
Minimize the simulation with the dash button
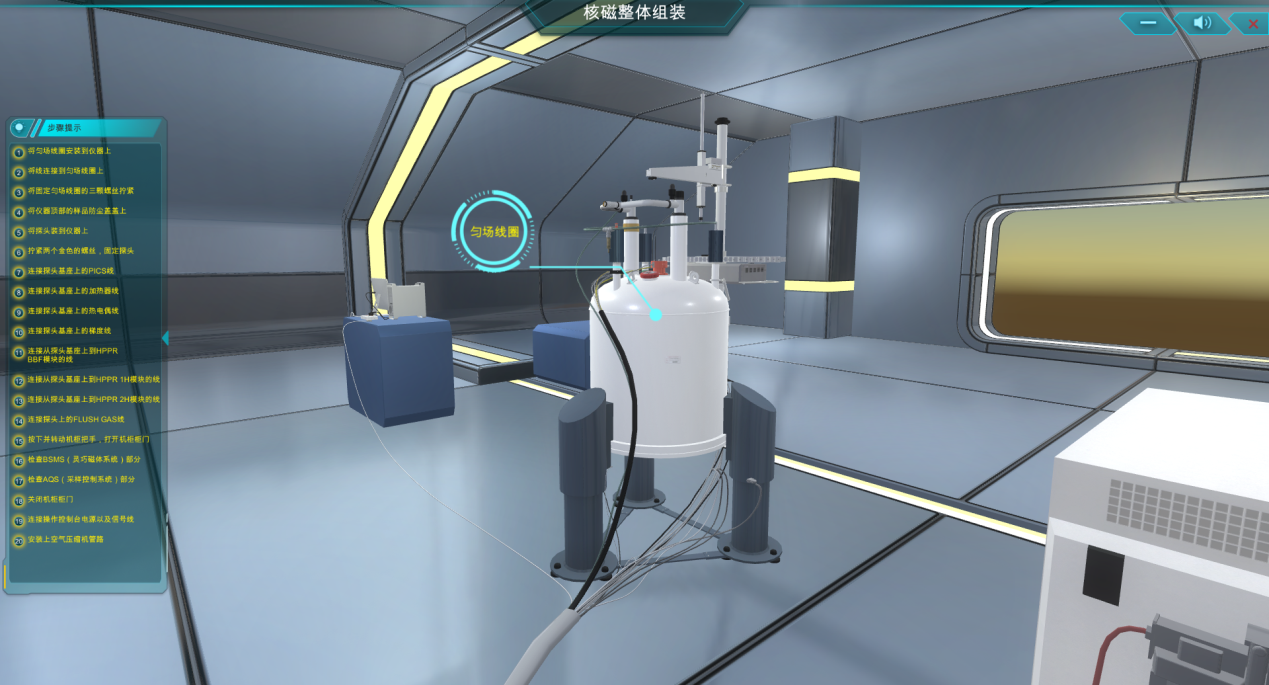(x=1147, y=23)
